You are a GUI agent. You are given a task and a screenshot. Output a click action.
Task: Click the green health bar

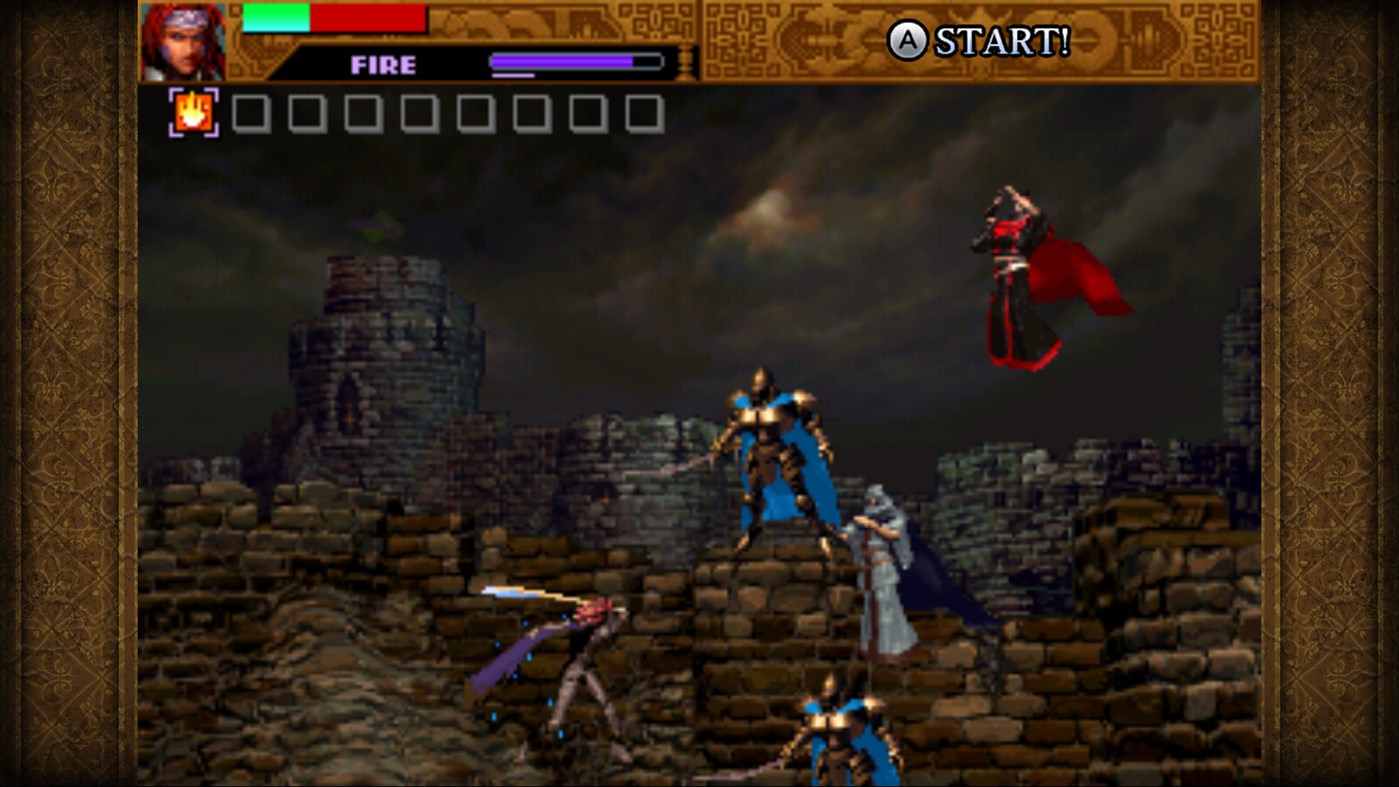pos(275,18)
